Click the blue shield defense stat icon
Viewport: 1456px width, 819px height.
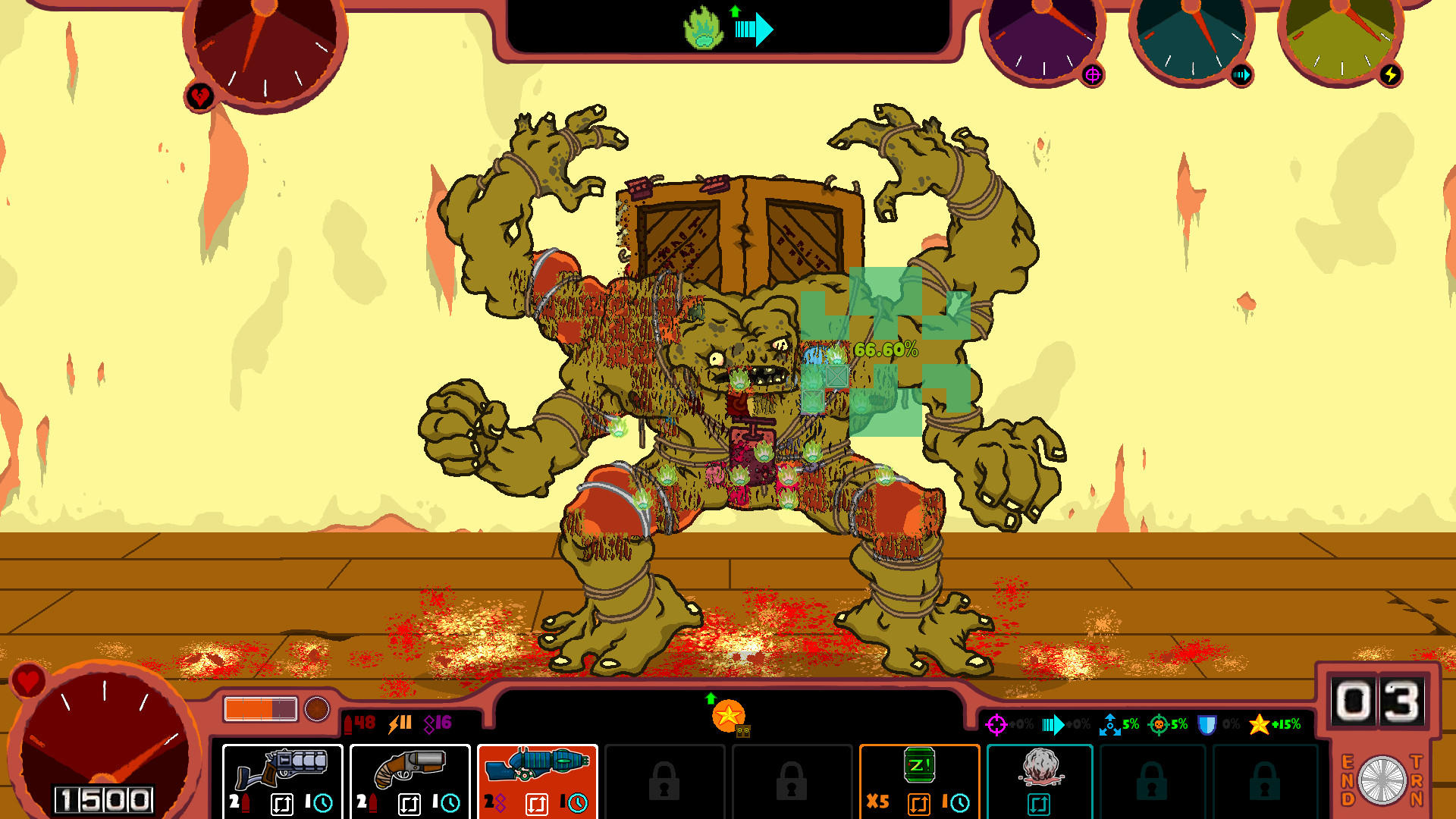click(x=1206, y=724)
